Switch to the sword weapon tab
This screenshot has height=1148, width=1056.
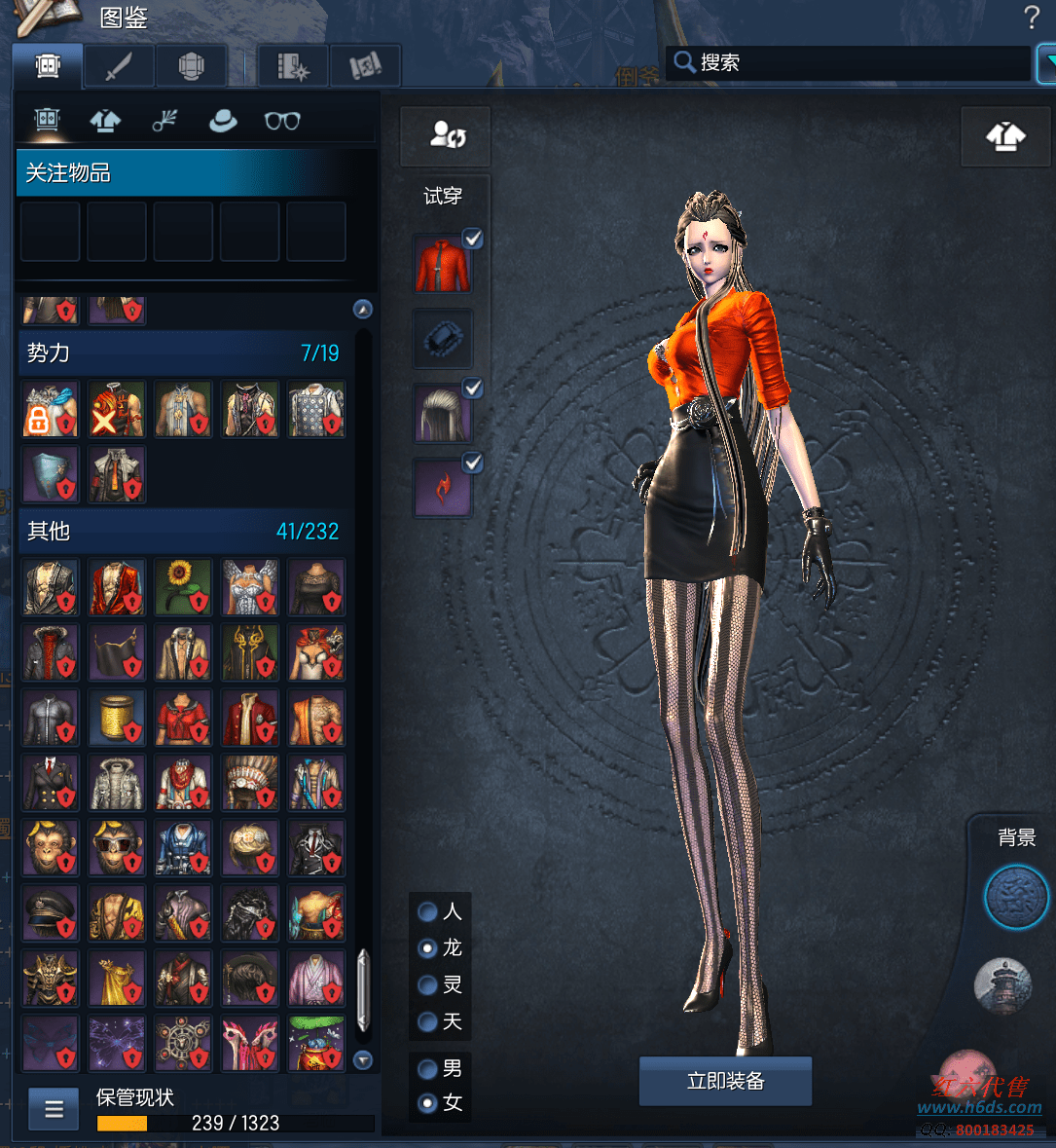pos(119,67)
